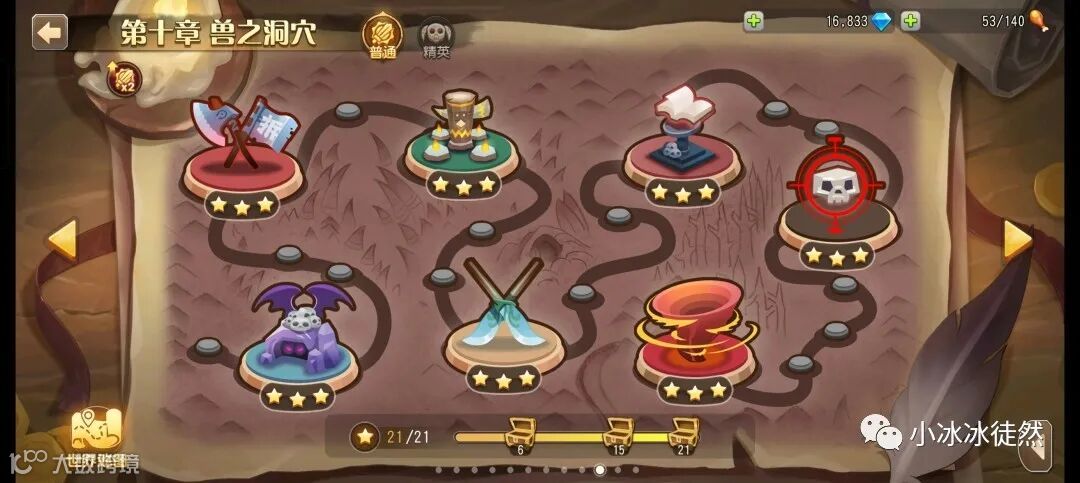Add more diamonds with the plus button
The width and height of the screenshot is (1080, 483).
[753, 20]
